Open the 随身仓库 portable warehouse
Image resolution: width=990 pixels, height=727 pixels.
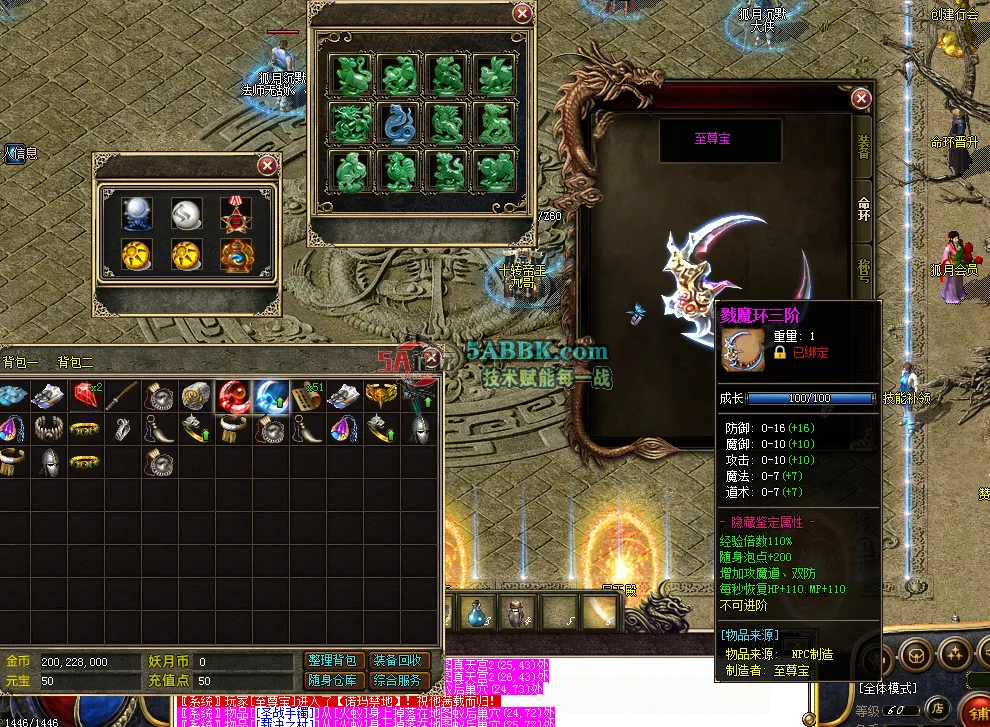[x=330, y=681]
